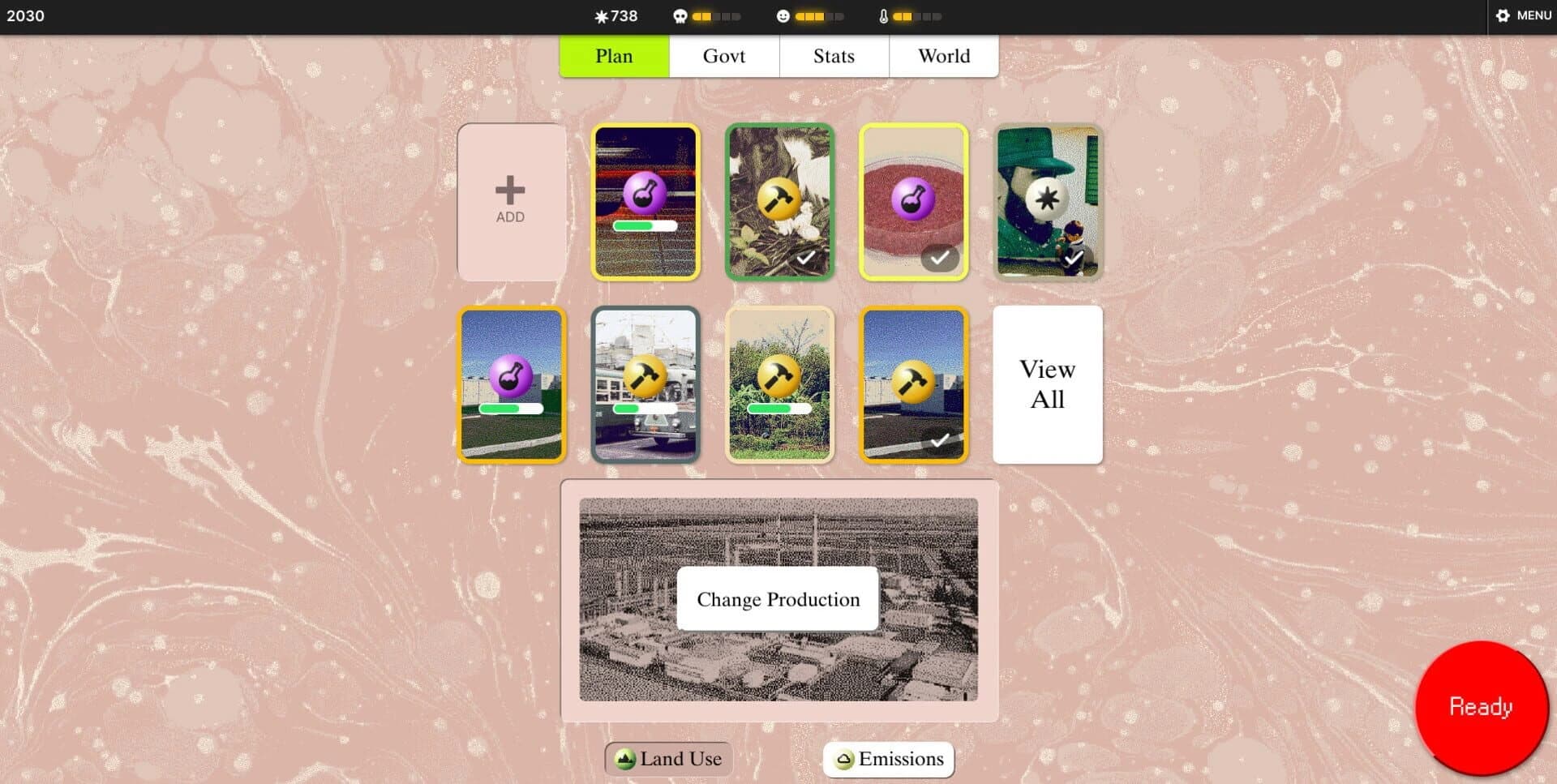
Task: Click the skull extinction indicator in the top bar
Action: coord(680,15)
